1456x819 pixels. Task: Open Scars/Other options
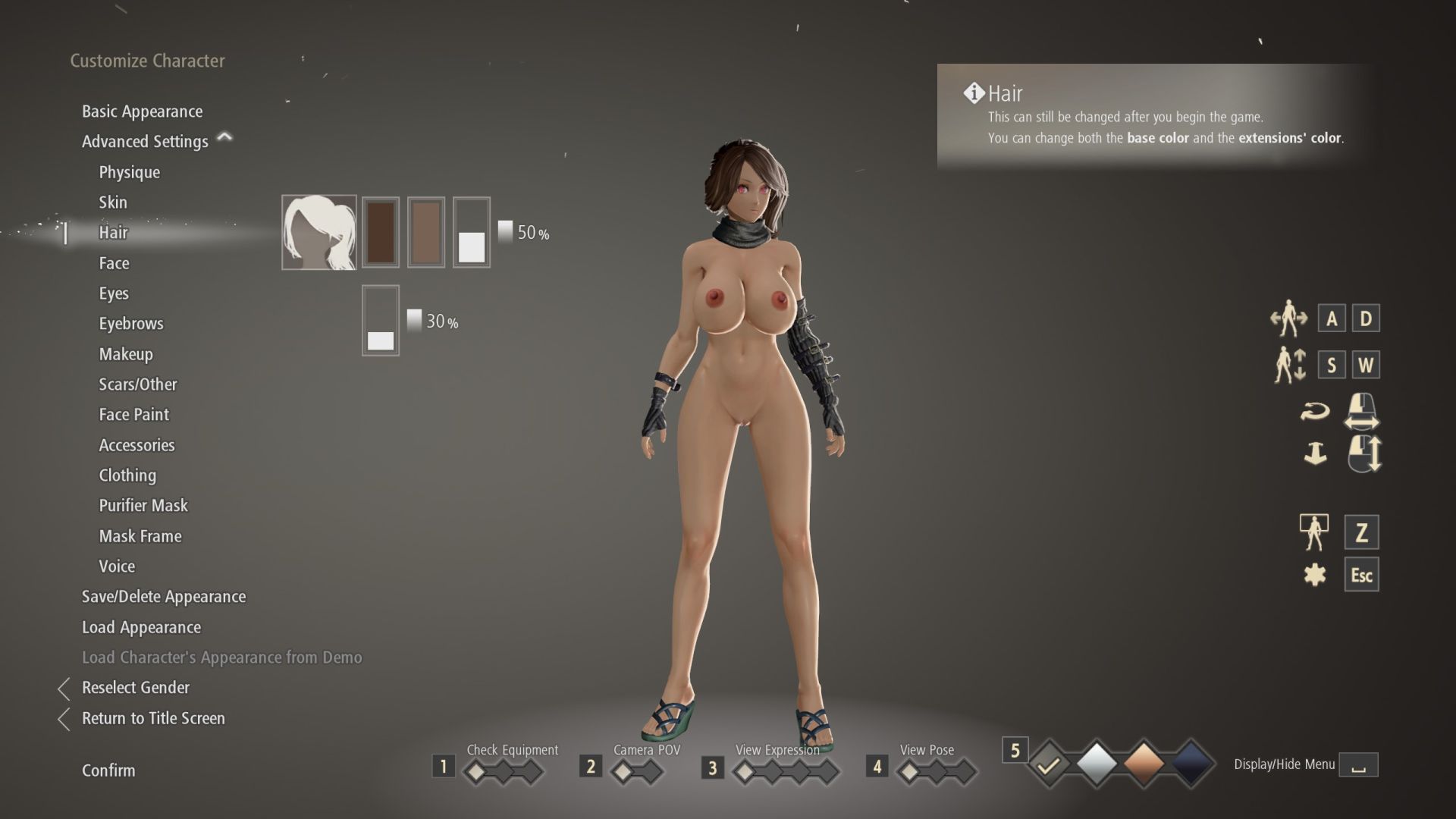[x=137, y=384]
